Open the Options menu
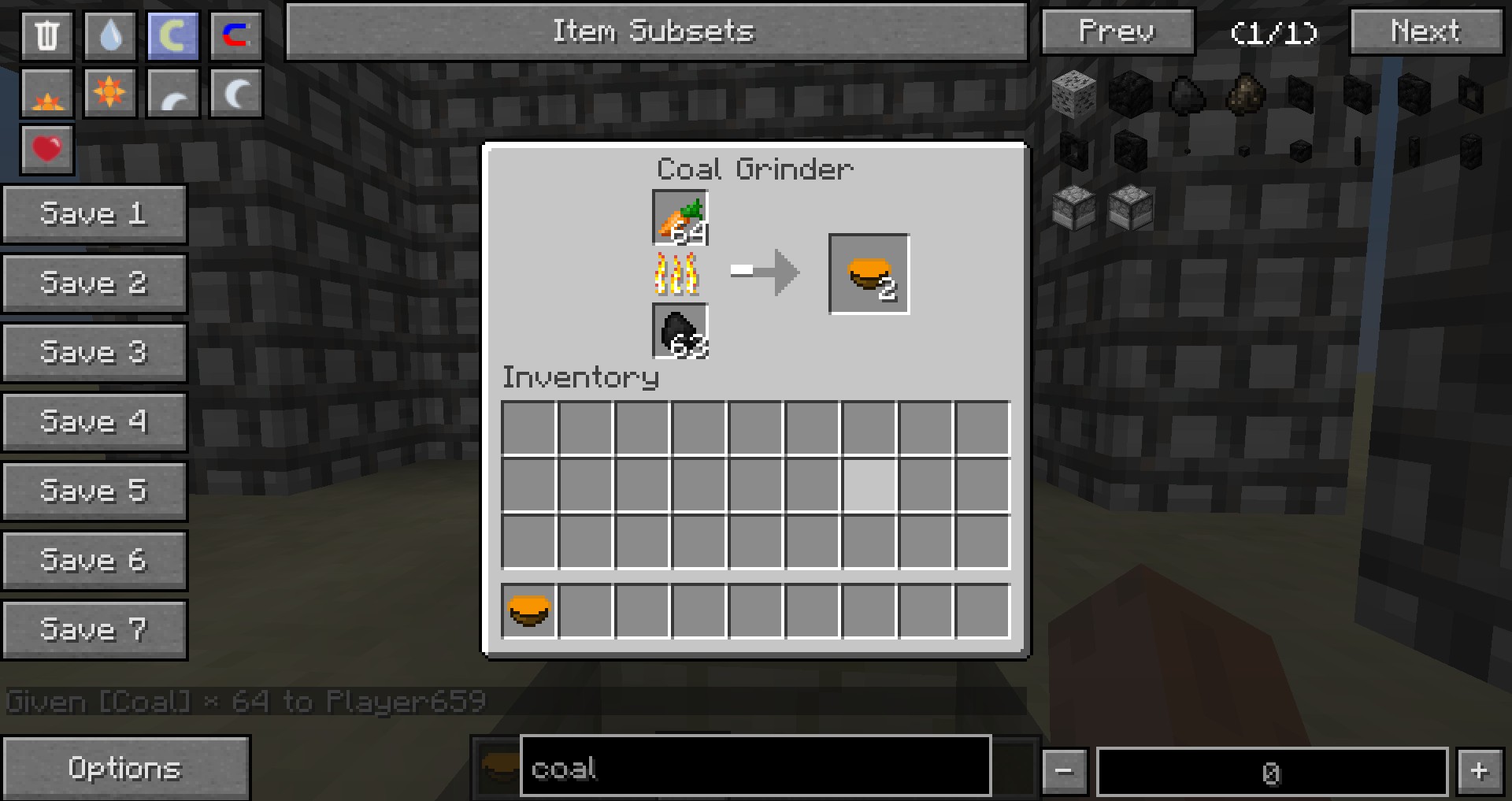This screenshot has width=1512, height=801. click(125, 769)
